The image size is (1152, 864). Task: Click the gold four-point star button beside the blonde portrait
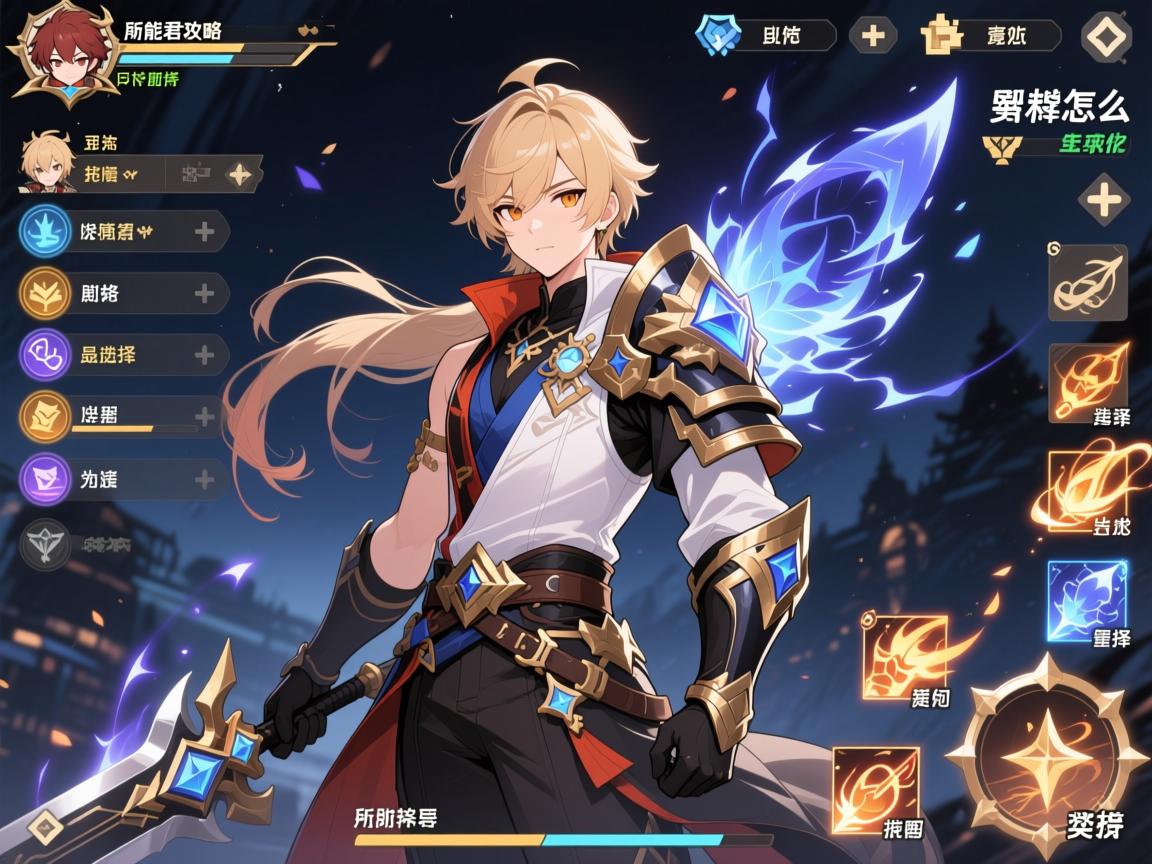point(240,174)
